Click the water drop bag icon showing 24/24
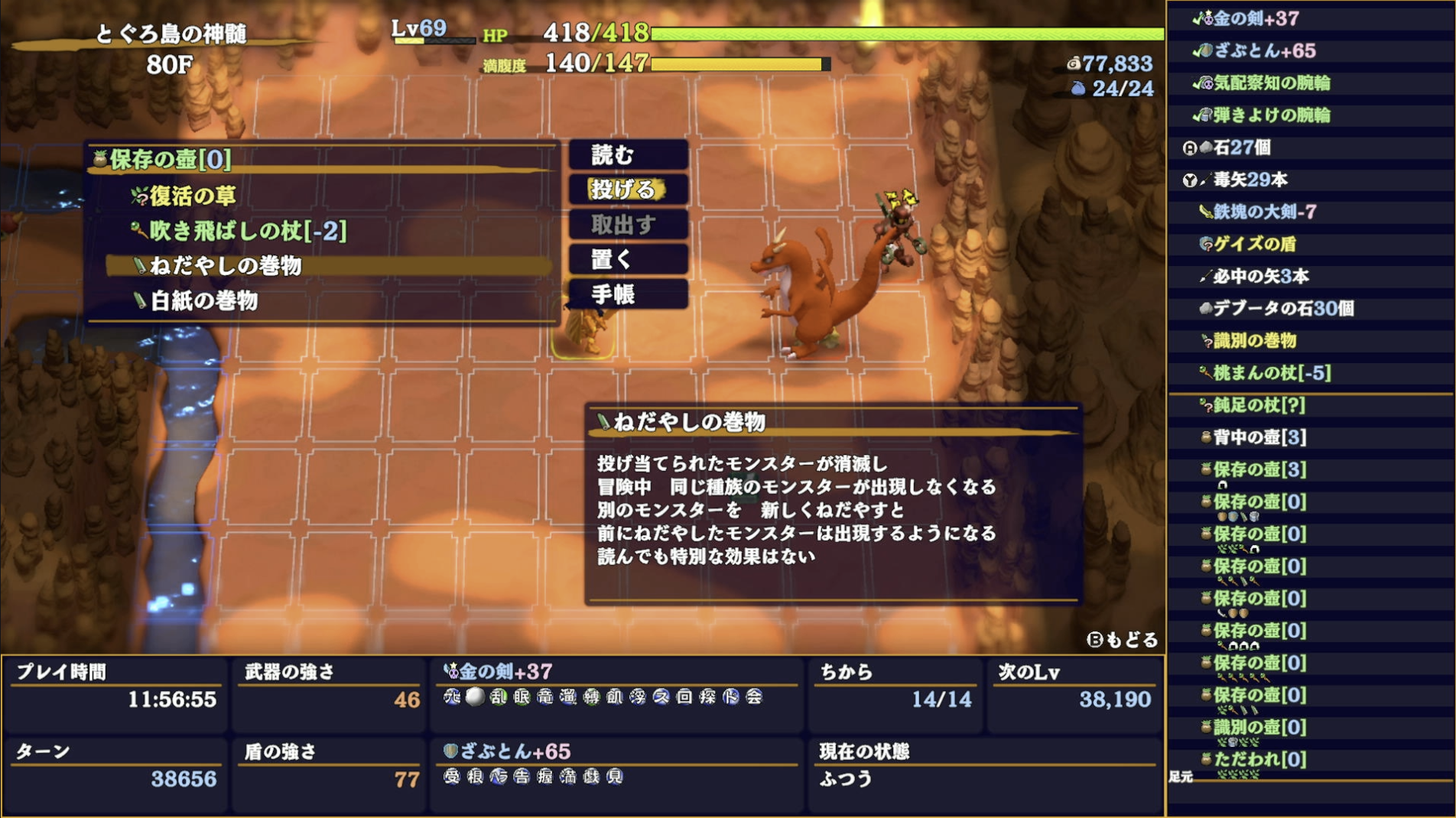 pos(1078,88)
